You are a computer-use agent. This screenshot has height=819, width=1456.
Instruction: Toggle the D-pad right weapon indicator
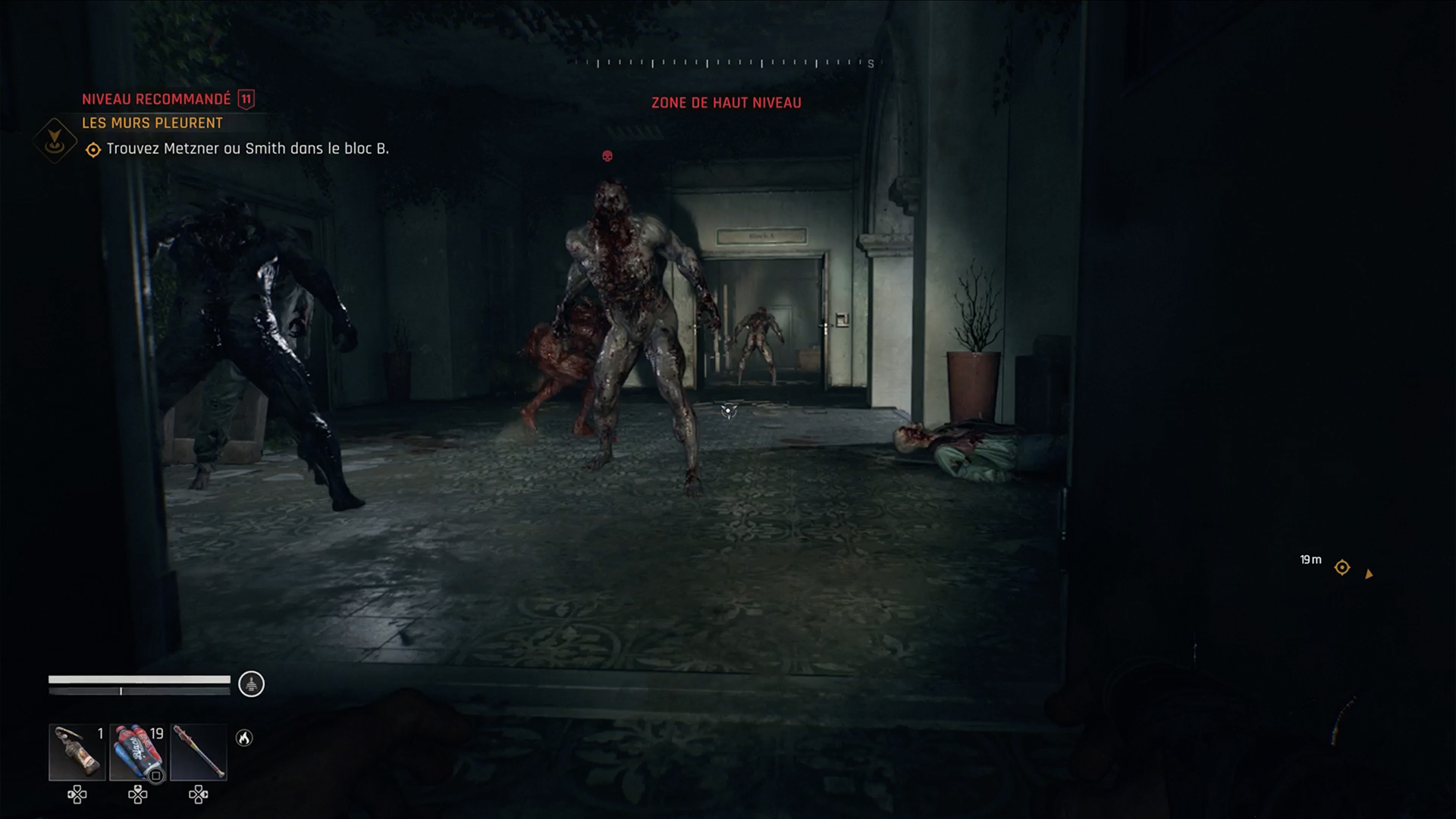coord(199,795)
